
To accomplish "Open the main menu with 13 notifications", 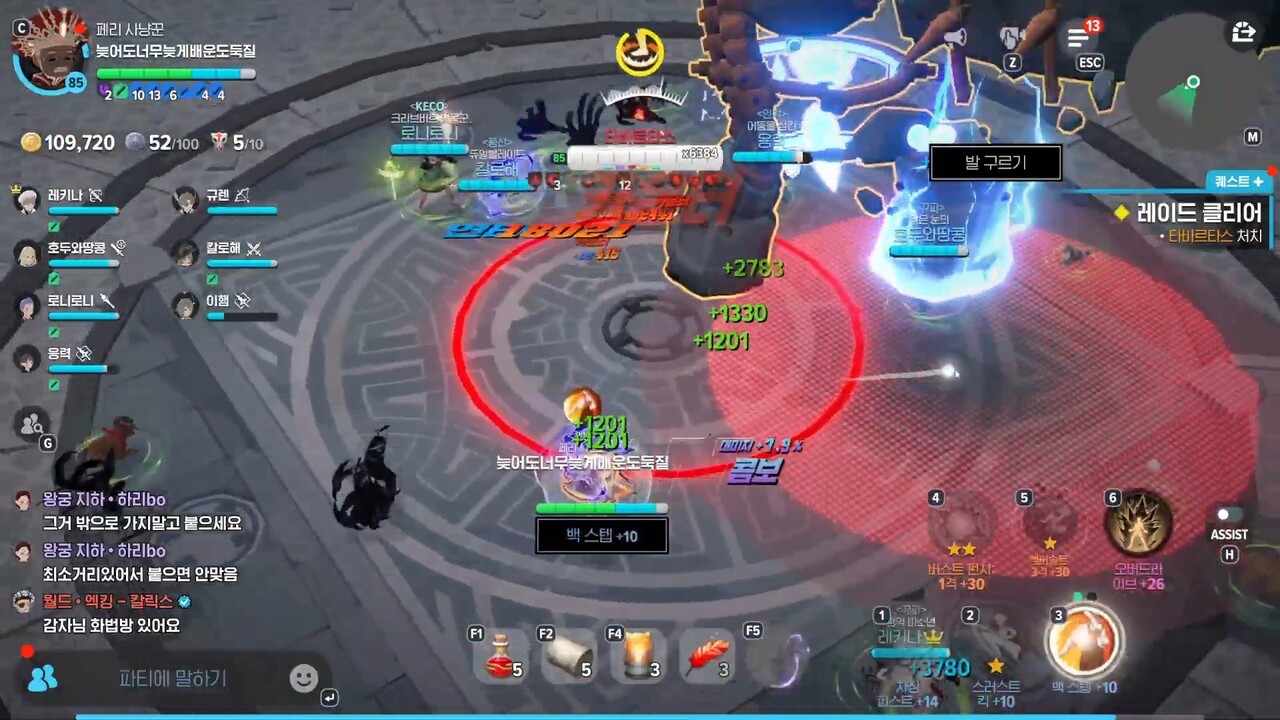I will (x=1078, y=38).
